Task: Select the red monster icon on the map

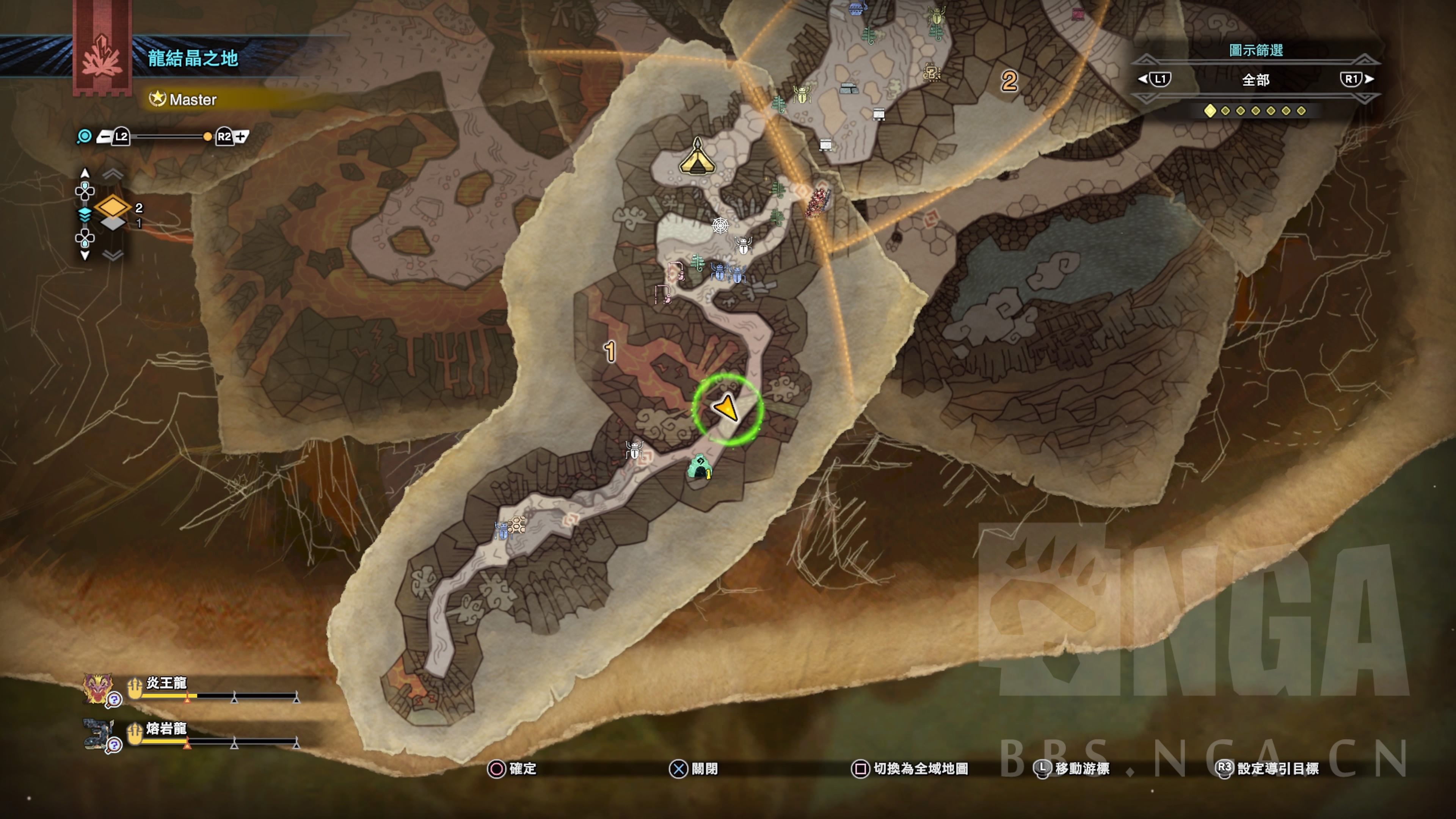Action: 819,201
